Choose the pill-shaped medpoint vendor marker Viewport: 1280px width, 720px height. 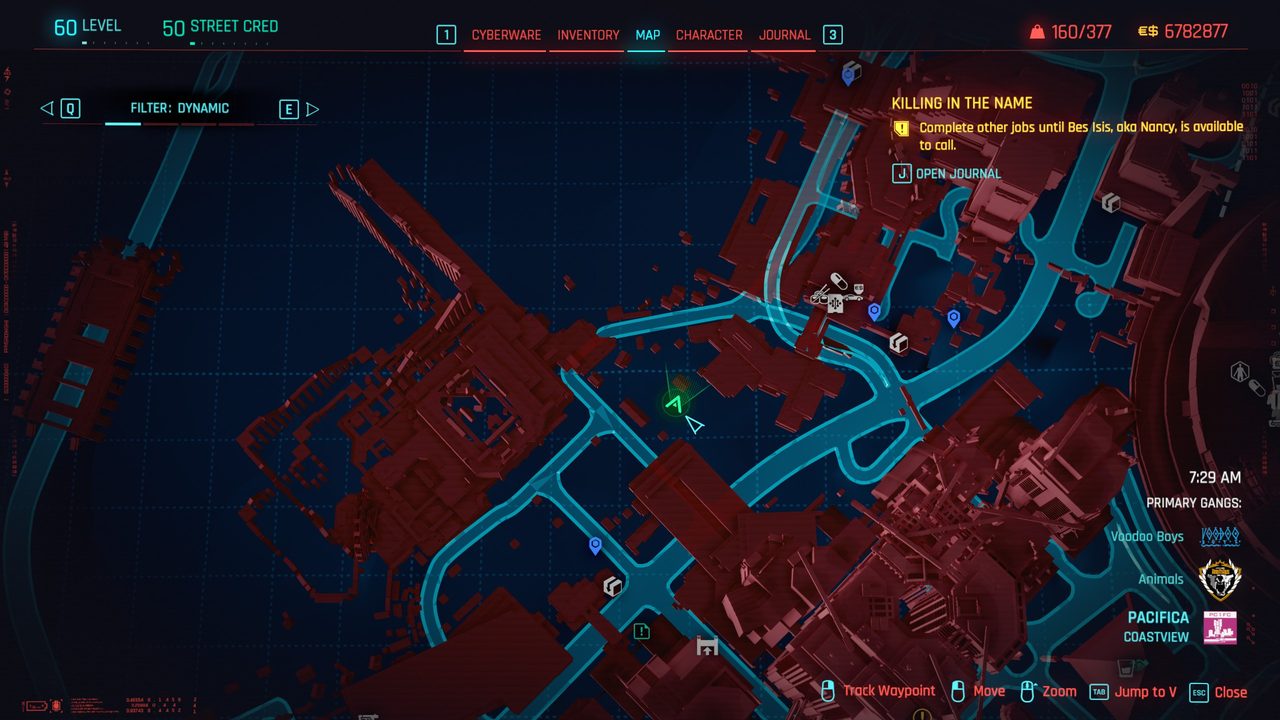coord(840,281)
